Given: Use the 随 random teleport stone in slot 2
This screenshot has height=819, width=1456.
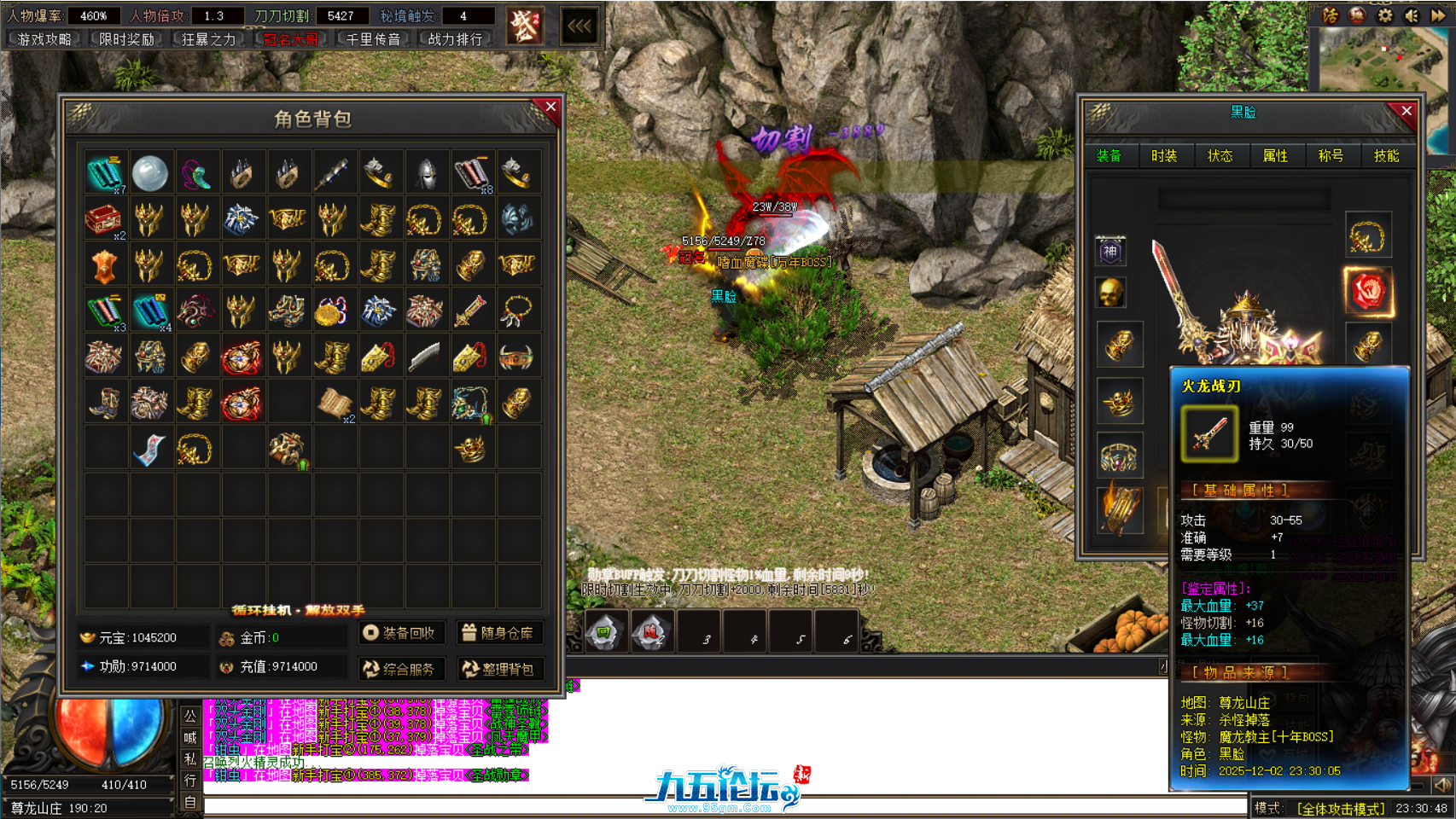Looking at the screenshot, I should [x=651, y=631].
